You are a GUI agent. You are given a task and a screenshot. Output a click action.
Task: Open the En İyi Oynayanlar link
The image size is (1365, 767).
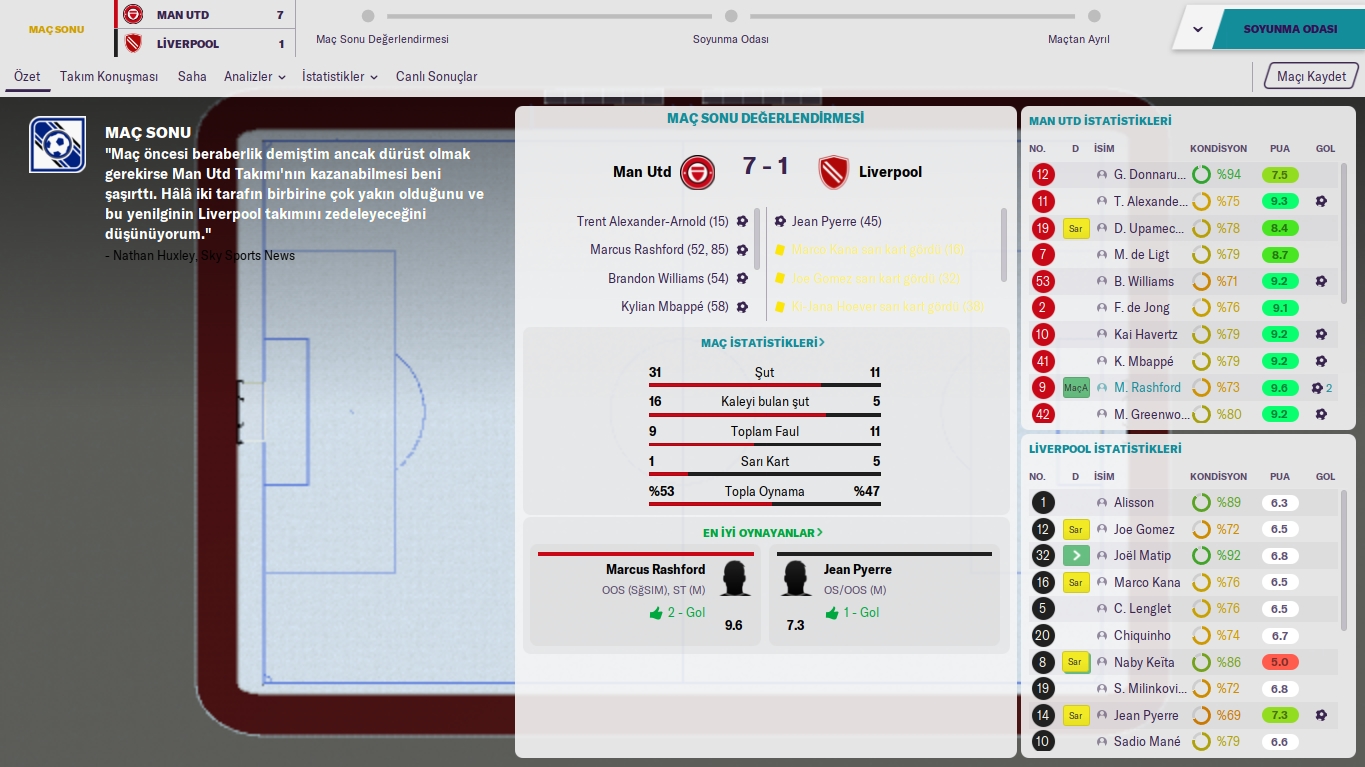click(763, 533)
